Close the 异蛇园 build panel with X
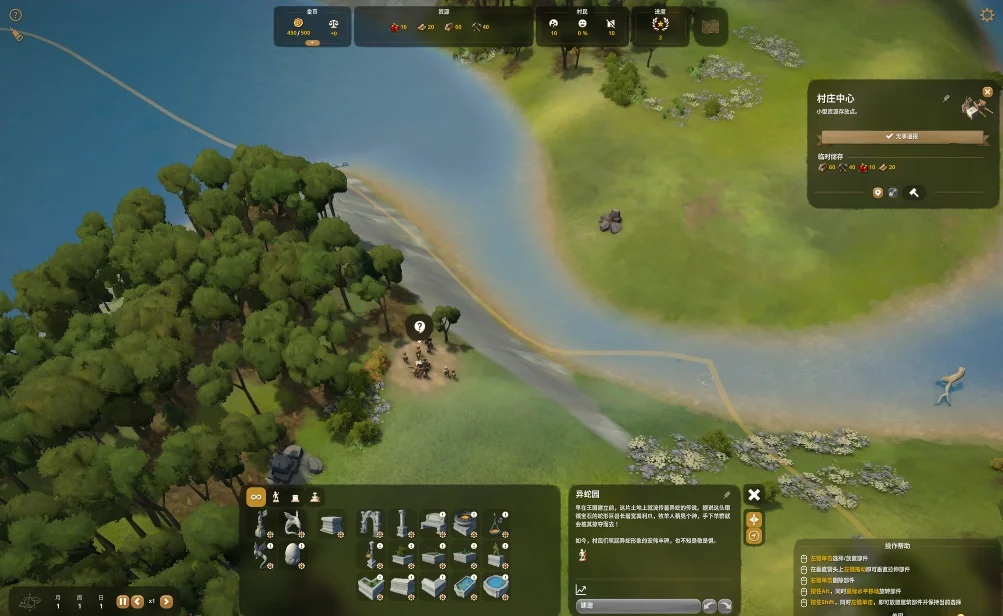The width and height of the screenshot is (1003, 616). (x=754, y=494)
